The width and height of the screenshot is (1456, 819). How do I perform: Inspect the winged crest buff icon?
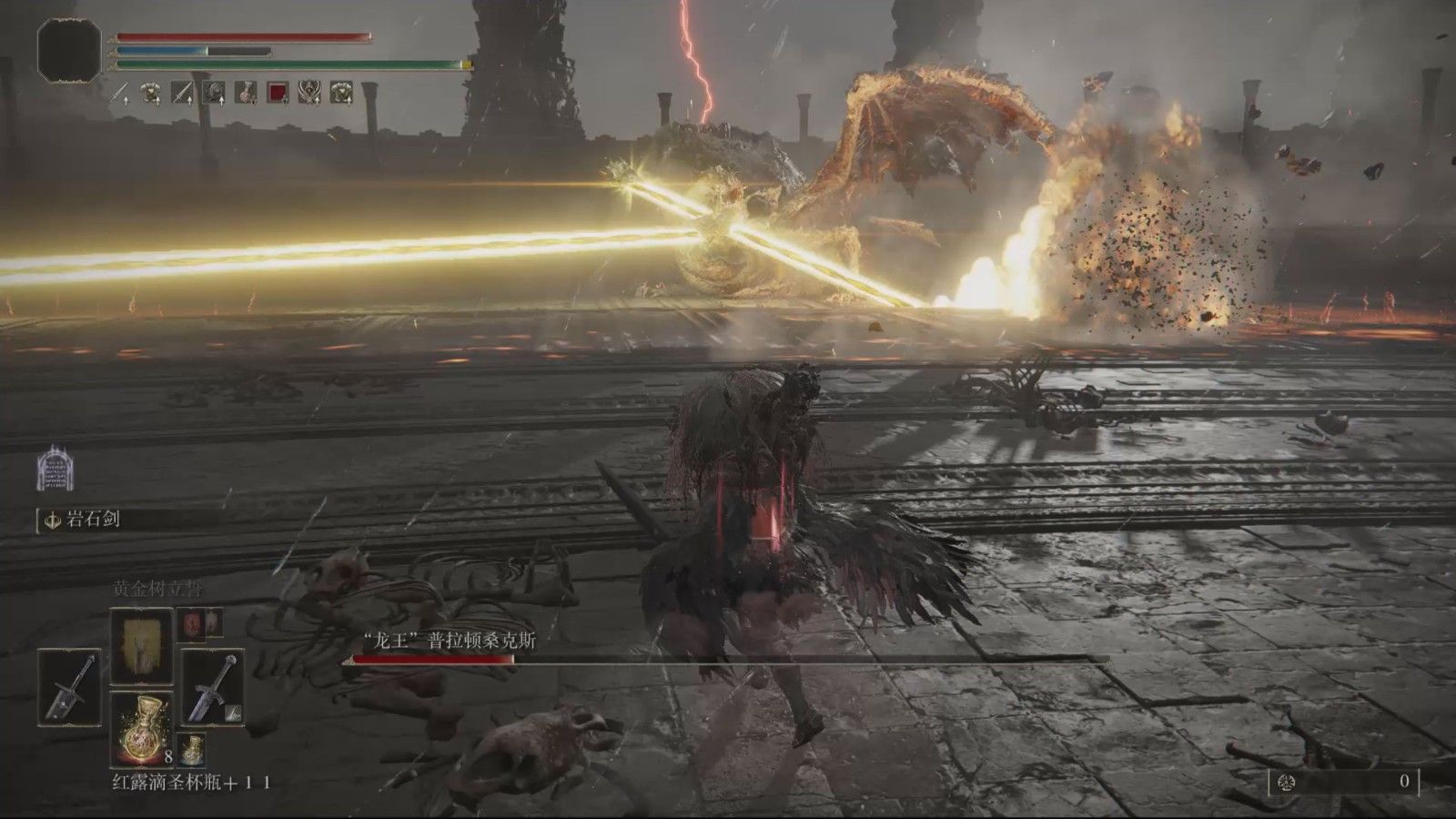tap(310, 91)
